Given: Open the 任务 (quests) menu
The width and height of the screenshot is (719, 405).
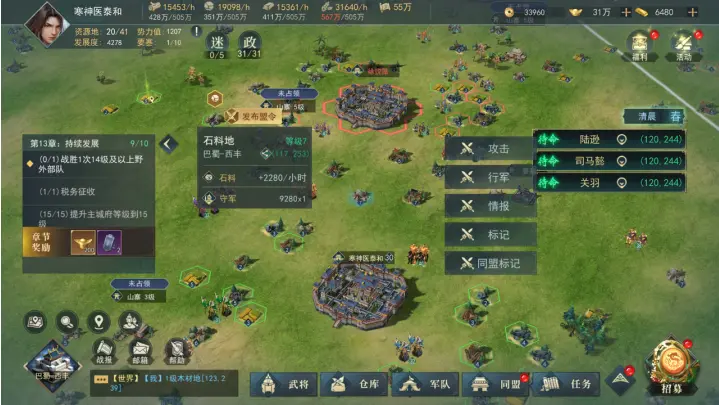Looking at the screenshot, I should click(x=568, y=383).
